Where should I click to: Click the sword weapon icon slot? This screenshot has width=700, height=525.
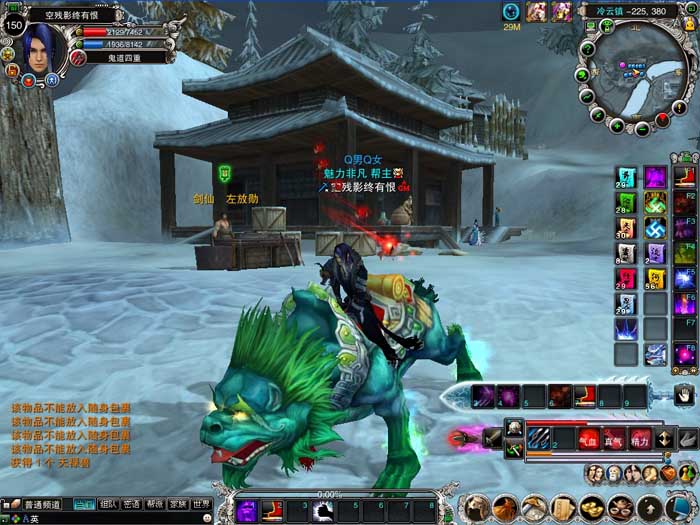click(x=491, y=437)
